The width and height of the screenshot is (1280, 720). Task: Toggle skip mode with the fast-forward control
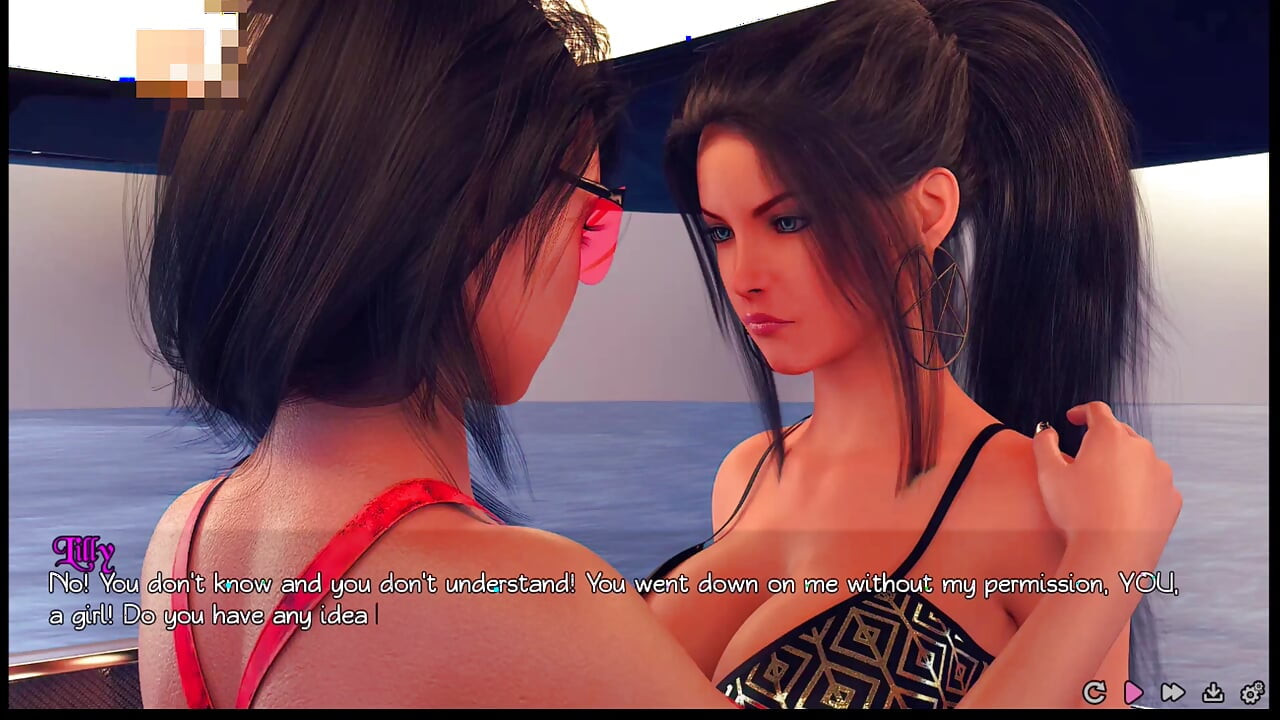pyautogui.click(x=1172, y=692)
